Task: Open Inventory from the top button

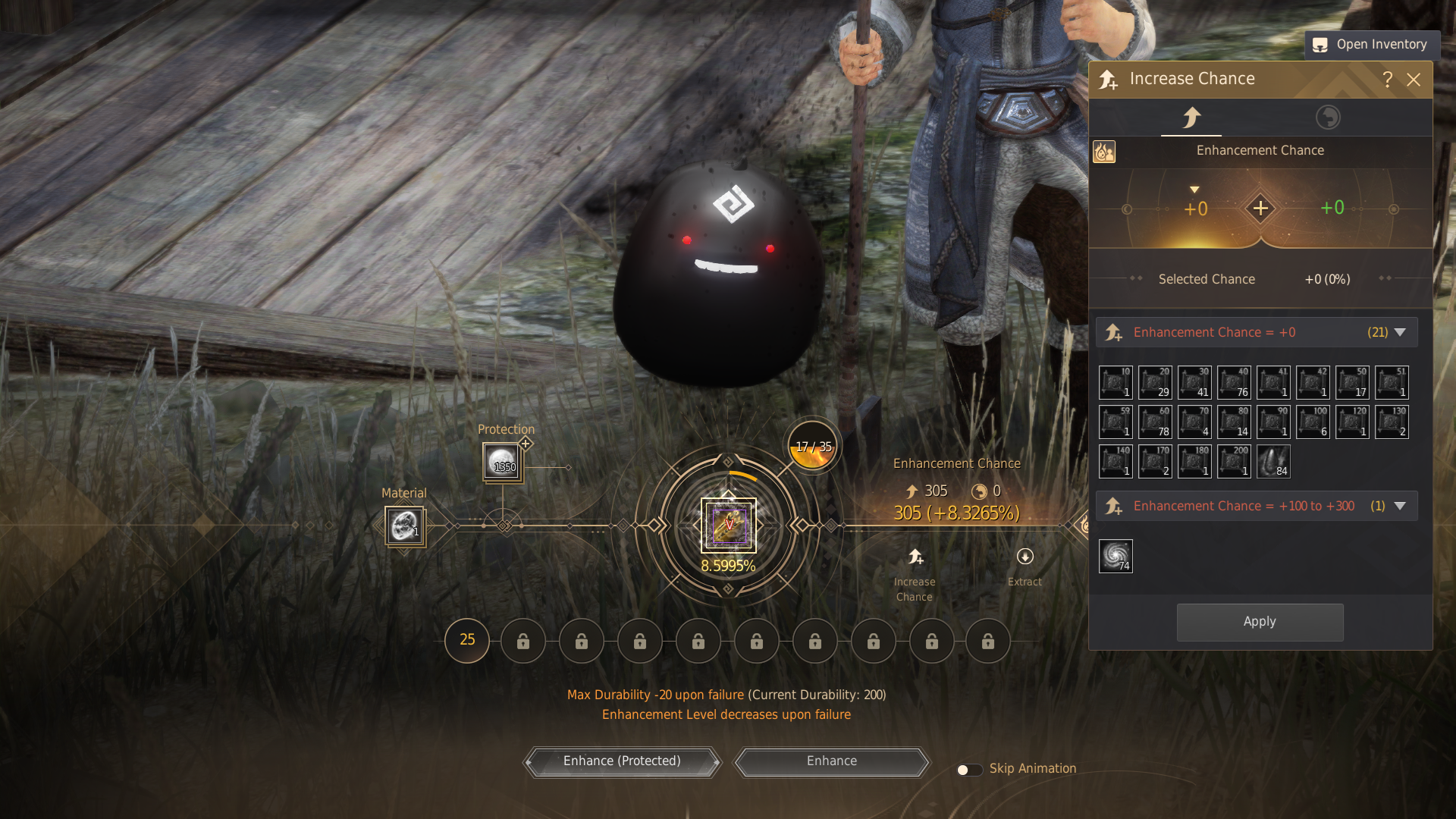Action: click(1371, 45)
